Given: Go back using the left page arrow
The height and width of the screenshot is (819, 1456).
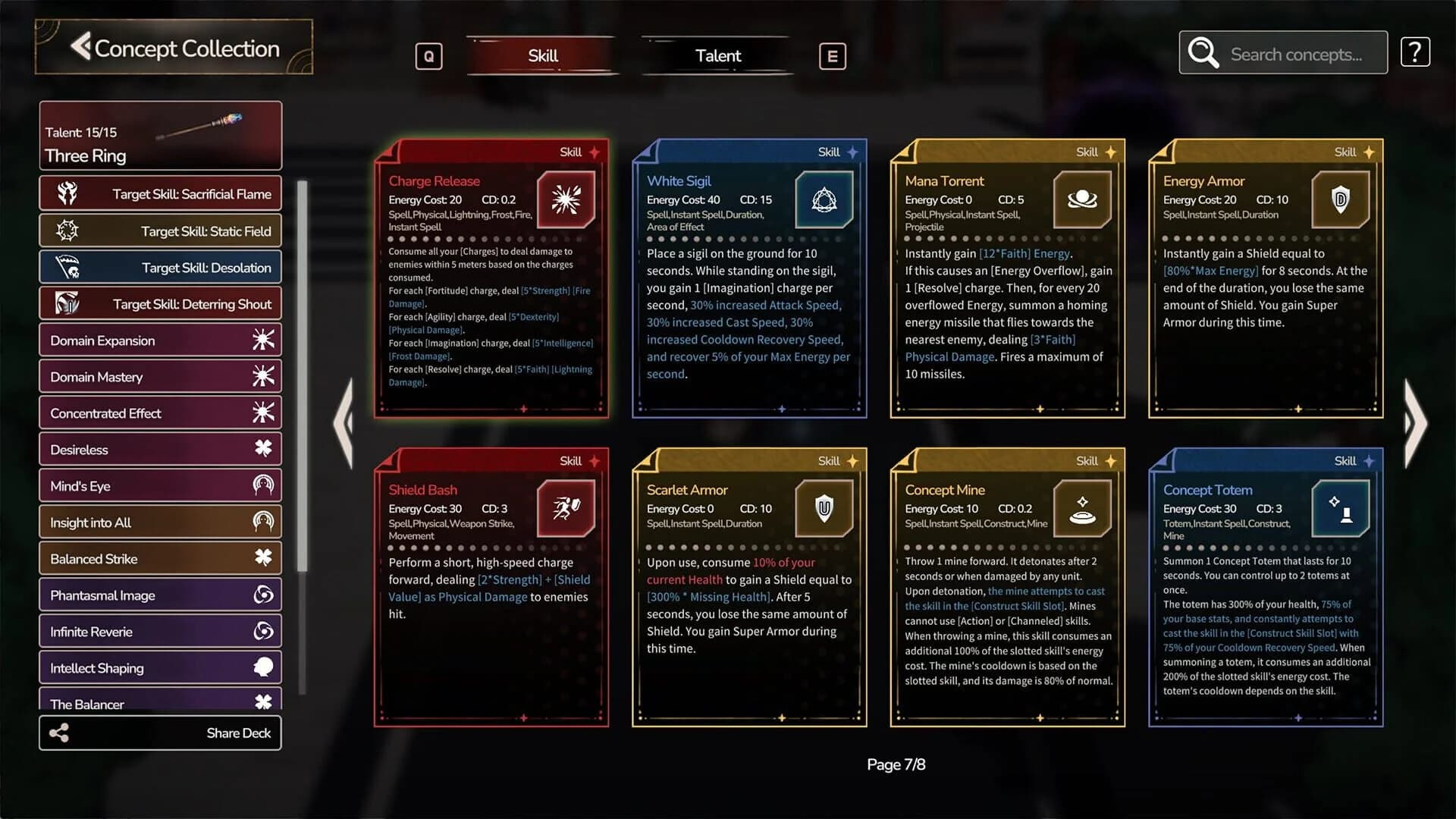Looking at the screenshot, I should click(345, 425).
